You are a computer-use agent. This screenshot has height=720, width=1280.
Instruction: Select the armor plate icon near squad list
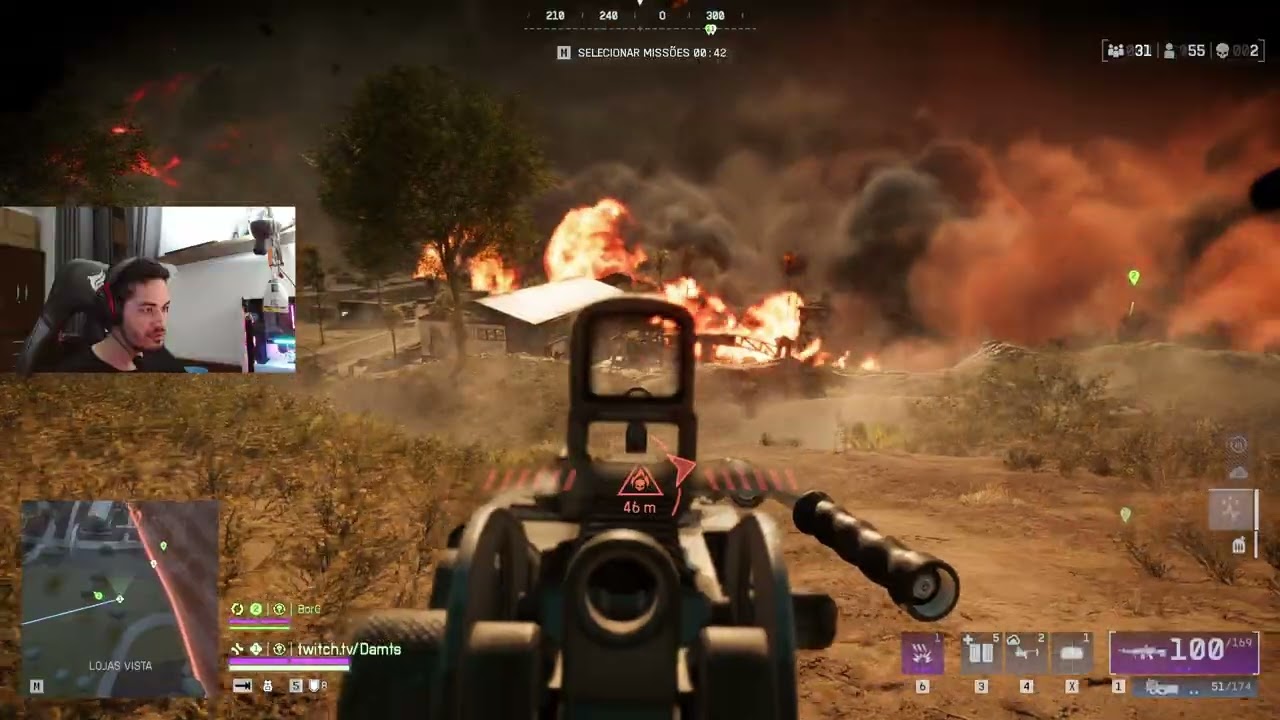click(x=314, y=686)
